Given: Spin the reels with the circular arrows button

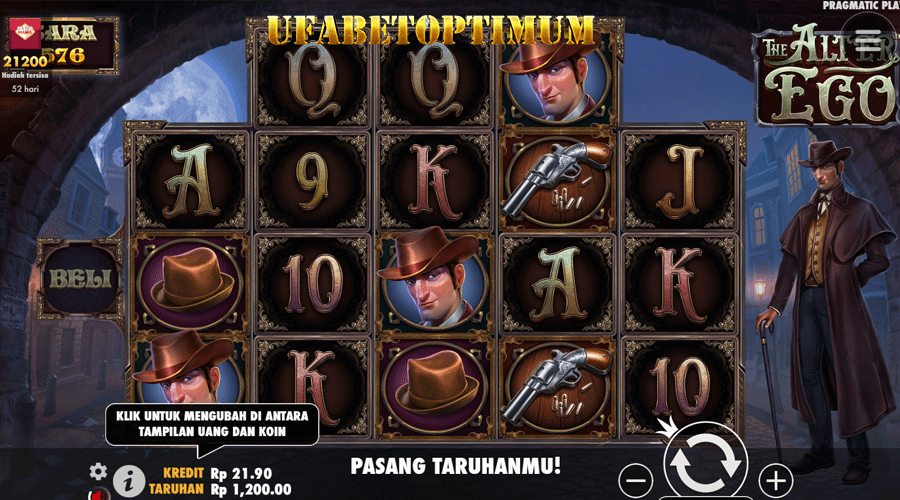Looking at the screenshot, I should point(705,462).
